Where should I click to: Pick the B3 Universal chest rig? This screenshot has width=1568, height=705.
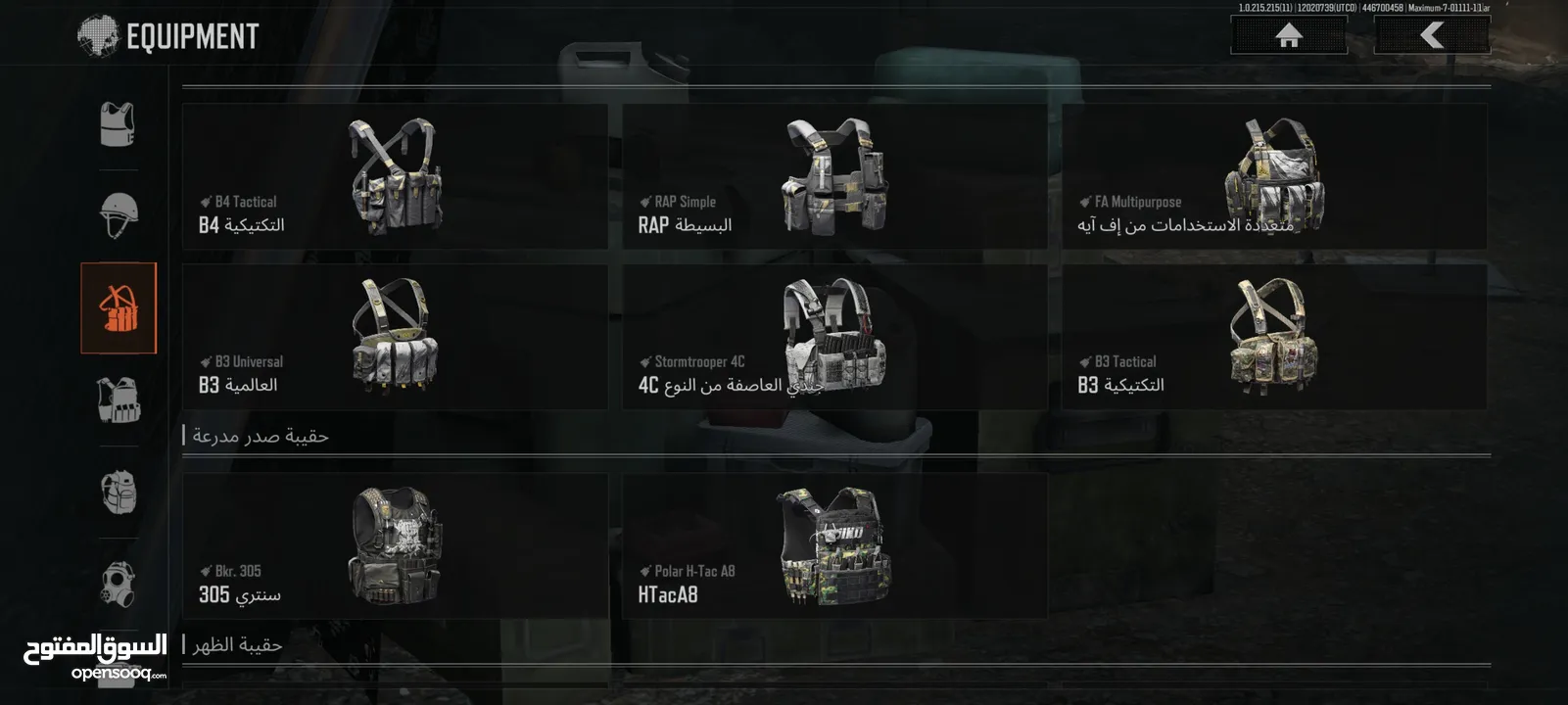tap(395, 337)
